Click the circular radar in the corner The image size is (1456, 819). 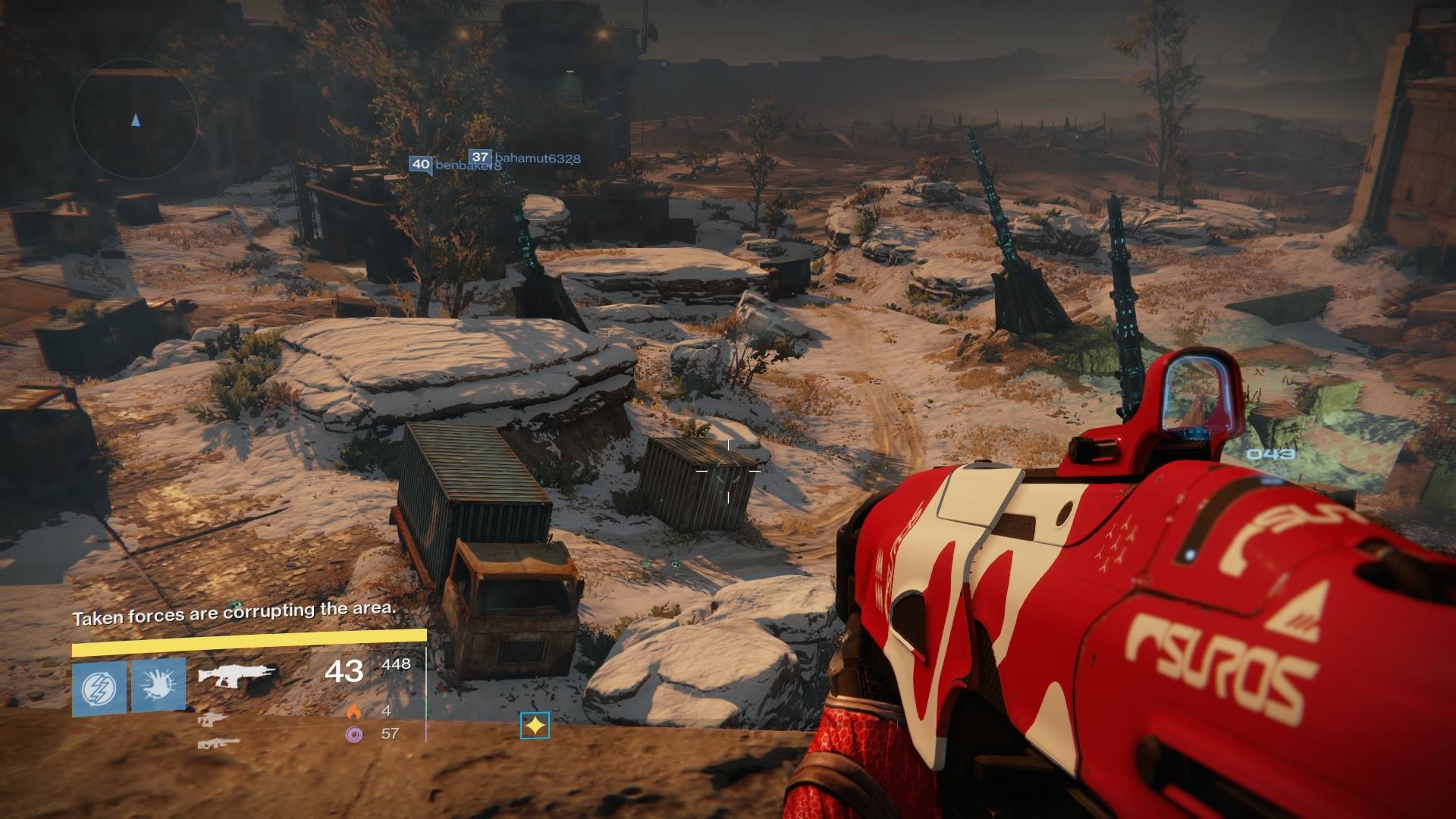(136, 119)
